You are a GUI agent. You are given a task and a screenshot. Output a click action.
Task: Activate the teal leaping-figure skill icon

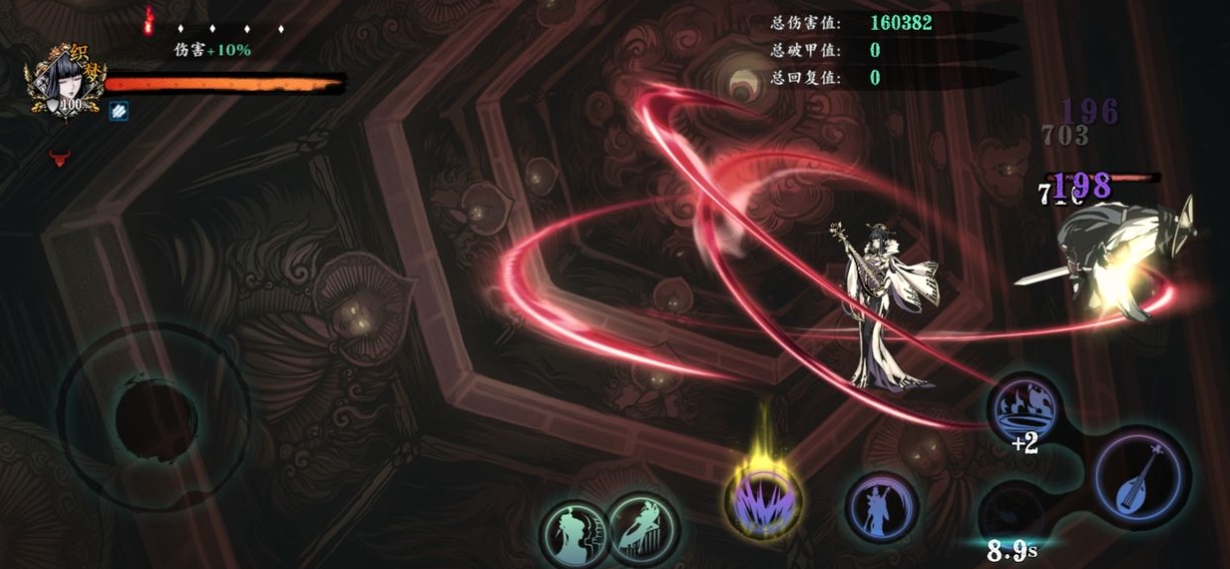tap(643, 525)
